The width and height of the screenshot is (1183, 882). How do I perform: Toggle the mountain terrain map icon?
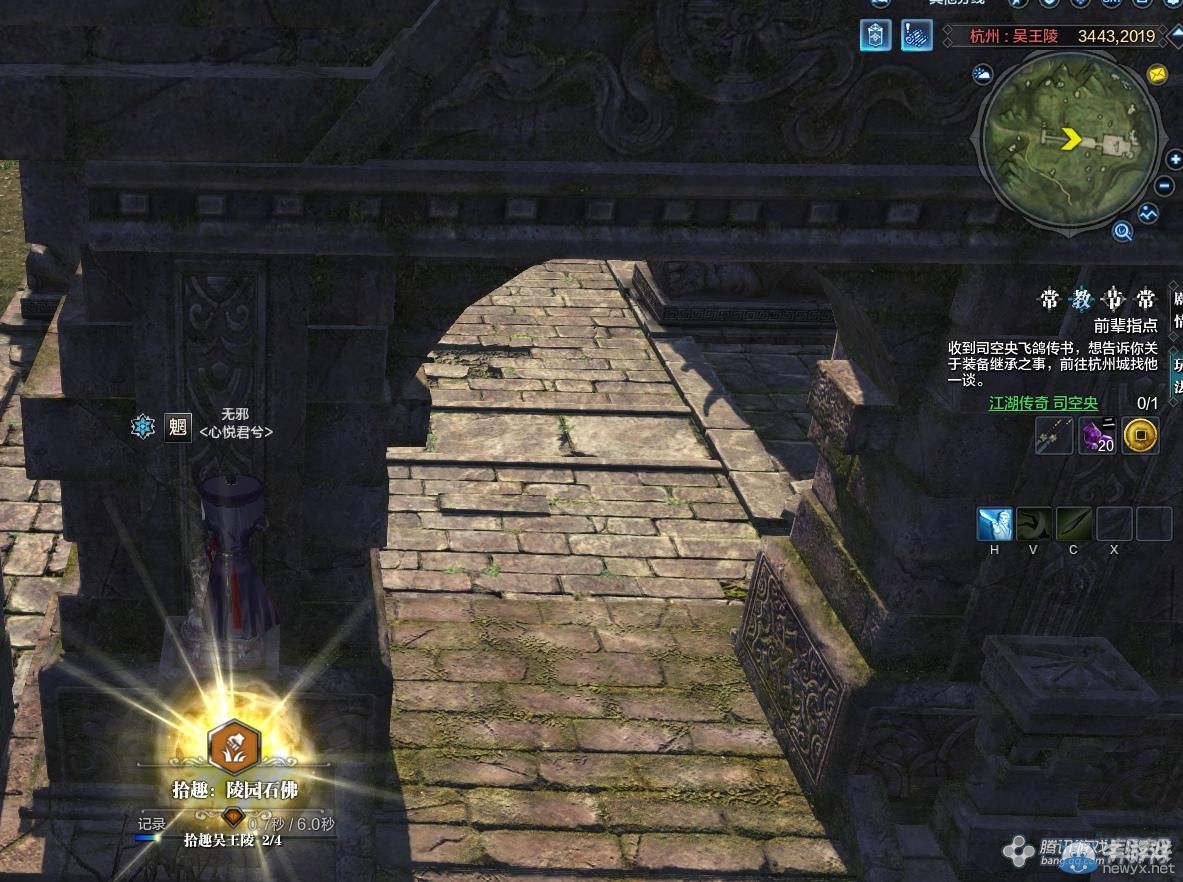[1149, 213]
